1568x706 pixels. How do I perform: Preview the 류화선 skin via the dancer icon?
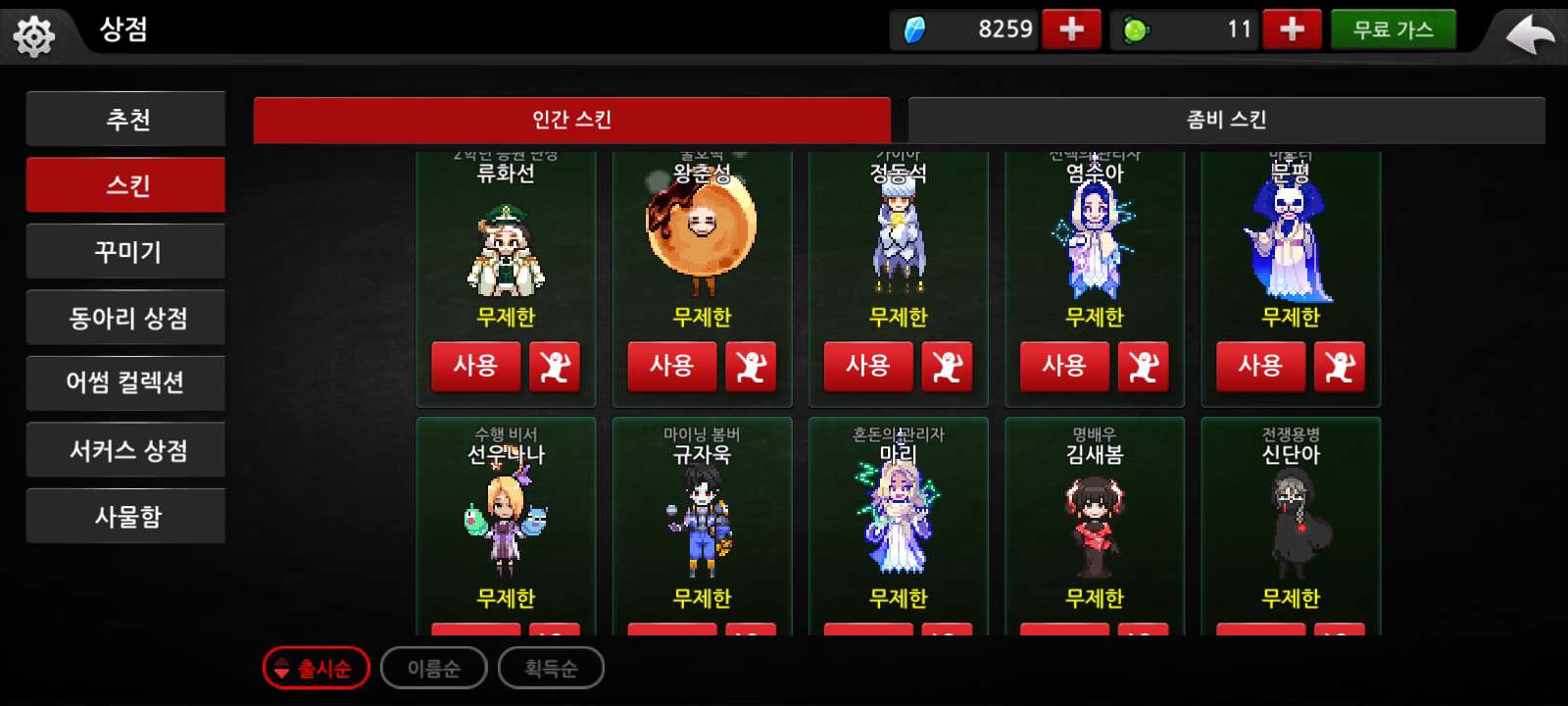(557, 367)
